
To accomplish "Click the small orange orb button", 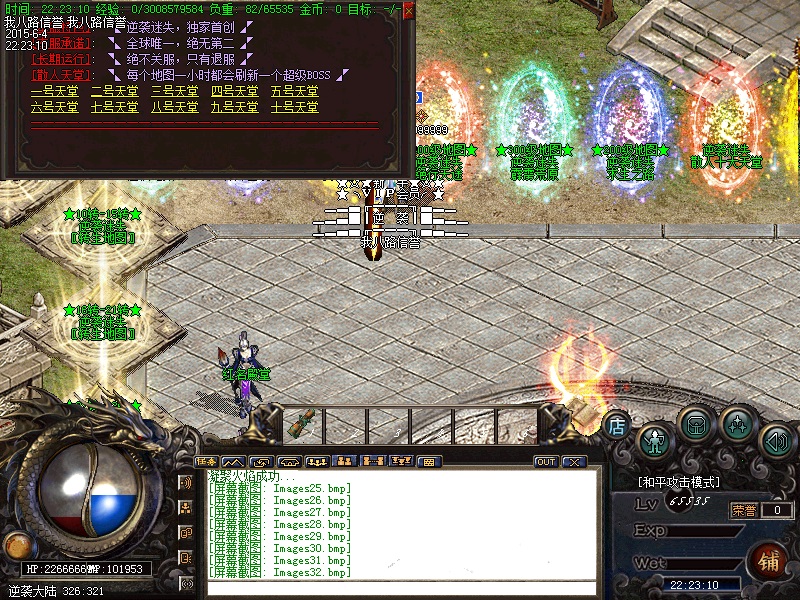I will click(16, 545).
